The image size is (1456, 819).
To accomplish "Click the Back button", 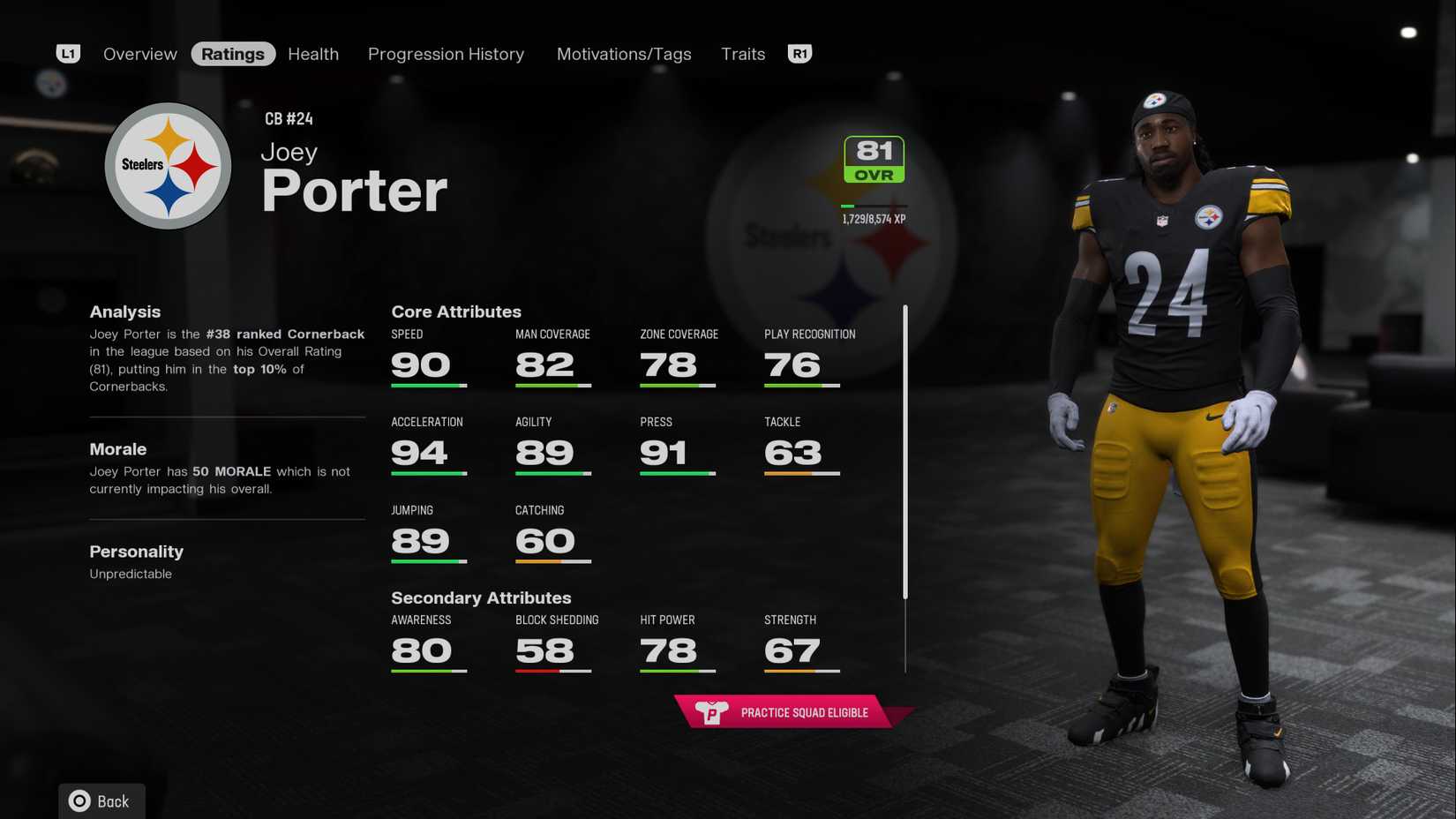I will (x=101, y=800).
